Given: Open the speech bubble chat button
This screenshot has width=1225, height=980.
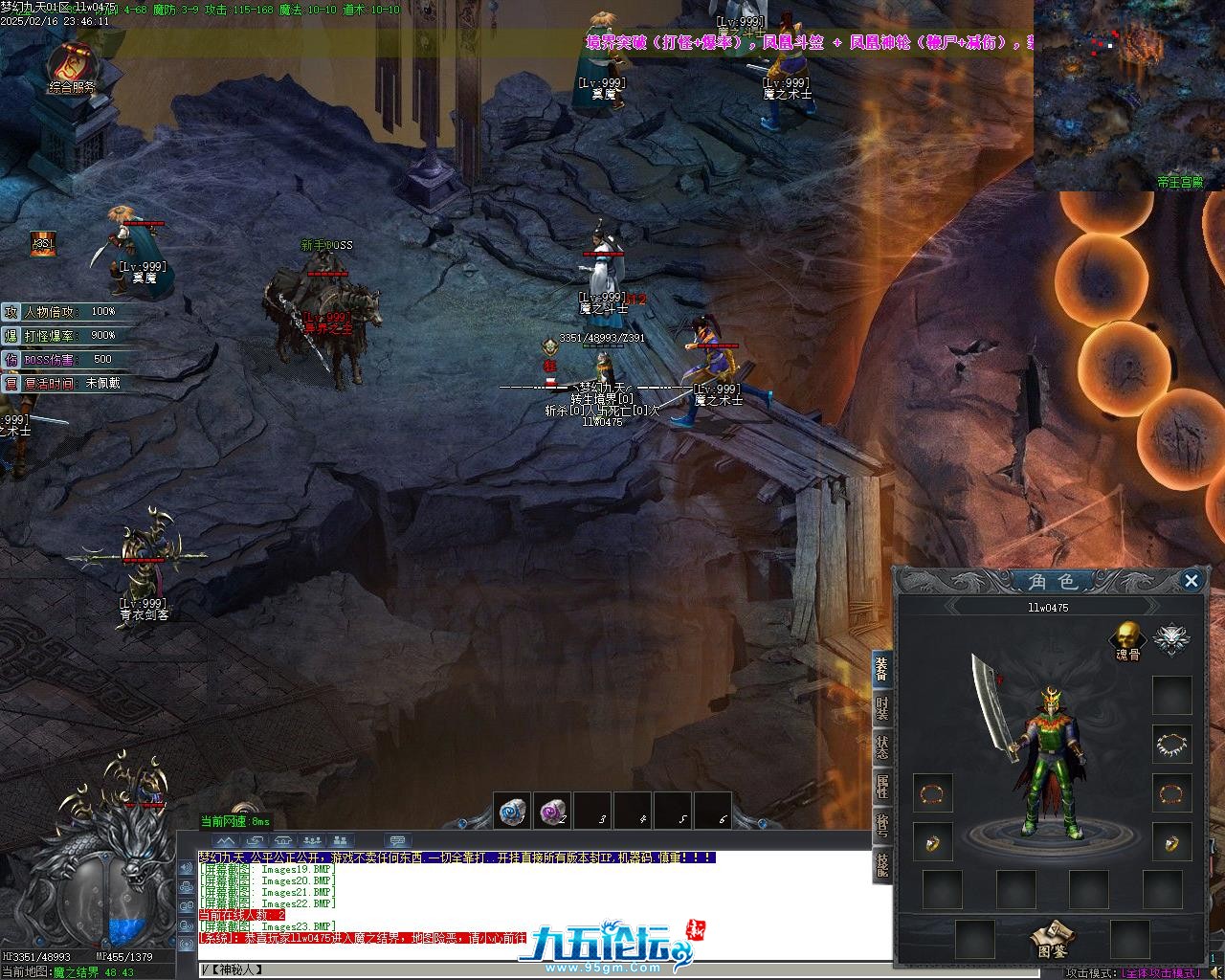Looking at the screenshot, I should [x=398, y=841].
